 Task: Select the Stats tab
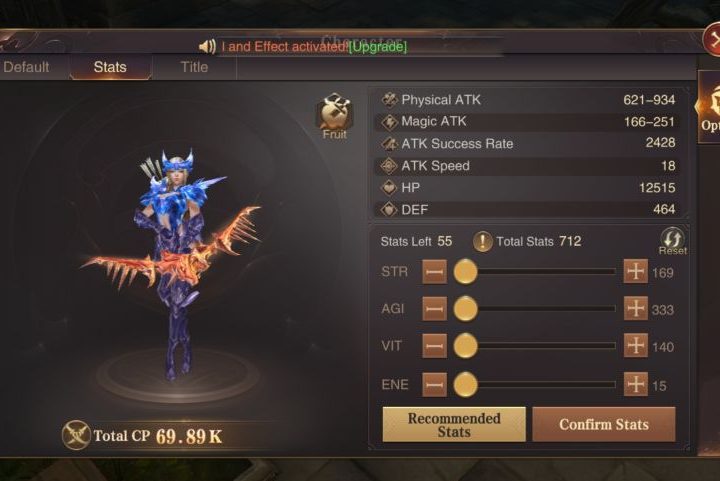tap(110, 67)
